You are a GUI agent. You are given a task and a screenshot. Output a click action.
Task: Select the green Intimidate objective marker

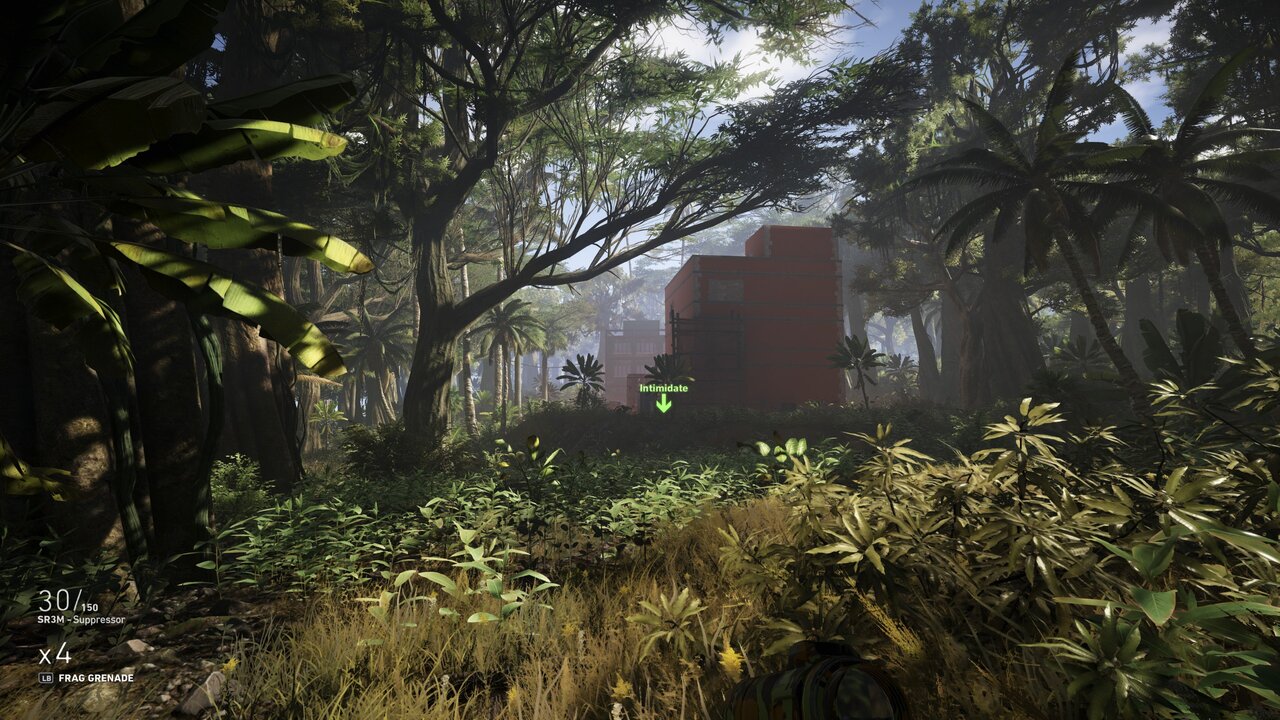[x=664, y=397]
